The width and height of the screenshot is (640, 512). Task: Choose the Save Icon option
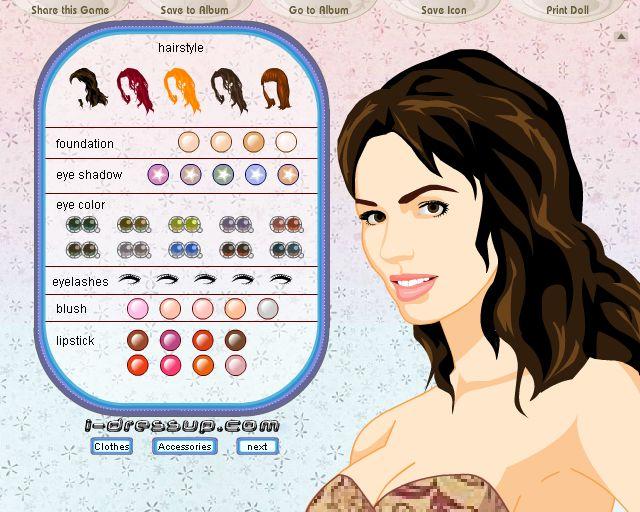[443, 9]
